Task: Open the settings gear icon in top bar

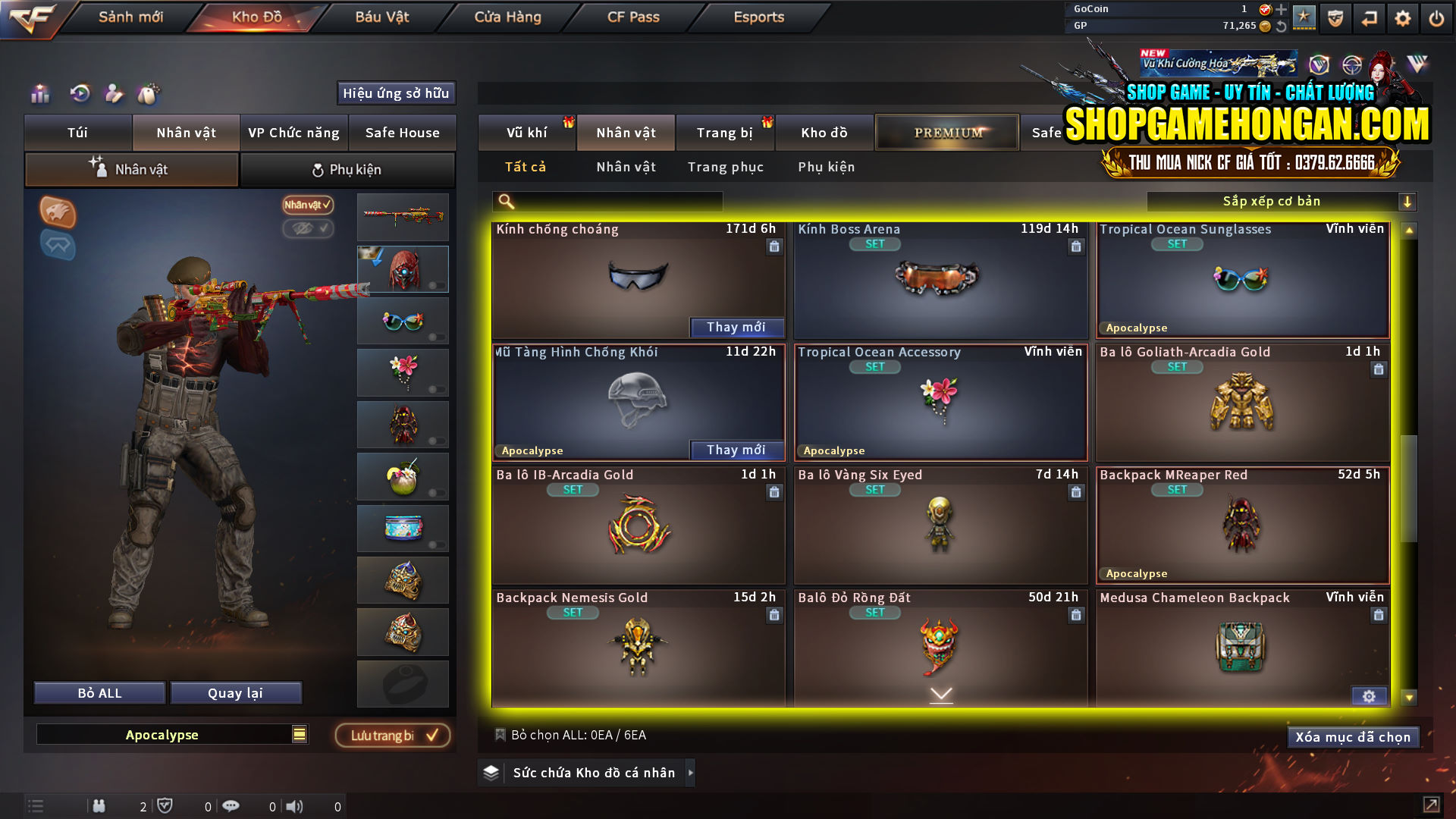Action: [1402, 18]
